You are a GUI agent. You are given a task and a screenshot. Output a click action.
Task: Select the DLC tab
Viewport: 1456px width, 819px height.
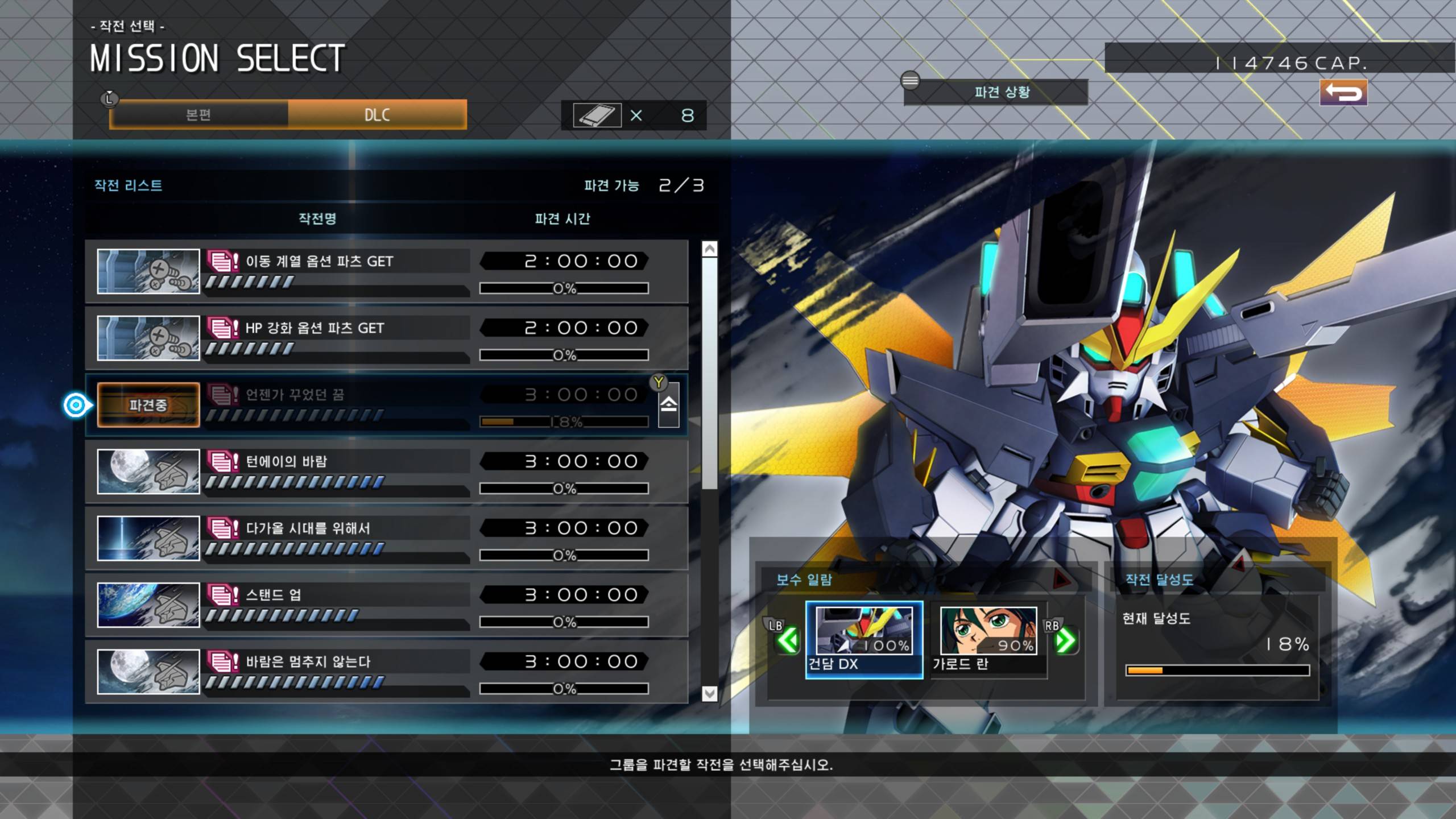(x=377, y=115)
